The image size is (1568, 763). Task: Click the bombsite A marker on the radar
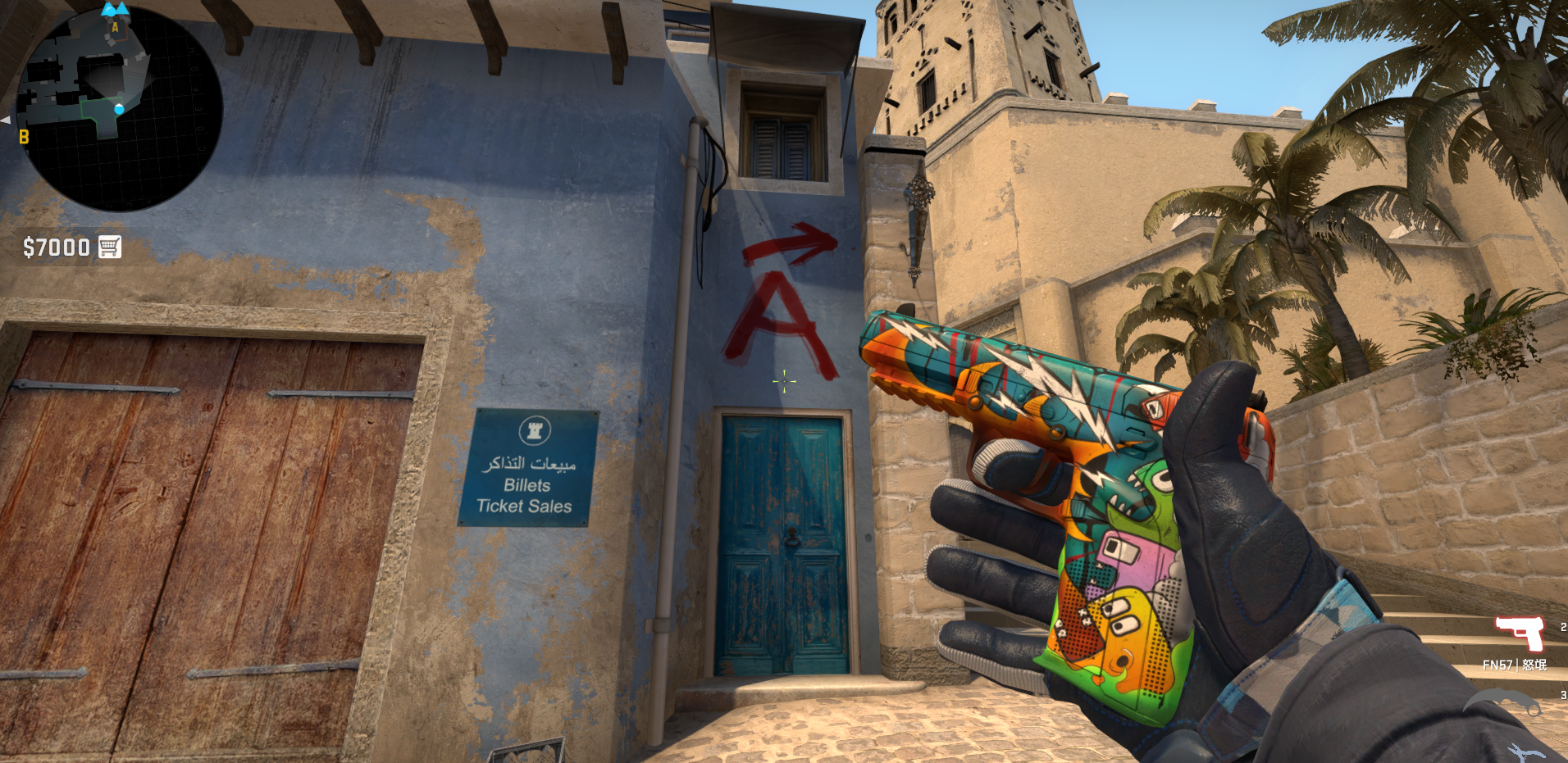coord(114,27)
